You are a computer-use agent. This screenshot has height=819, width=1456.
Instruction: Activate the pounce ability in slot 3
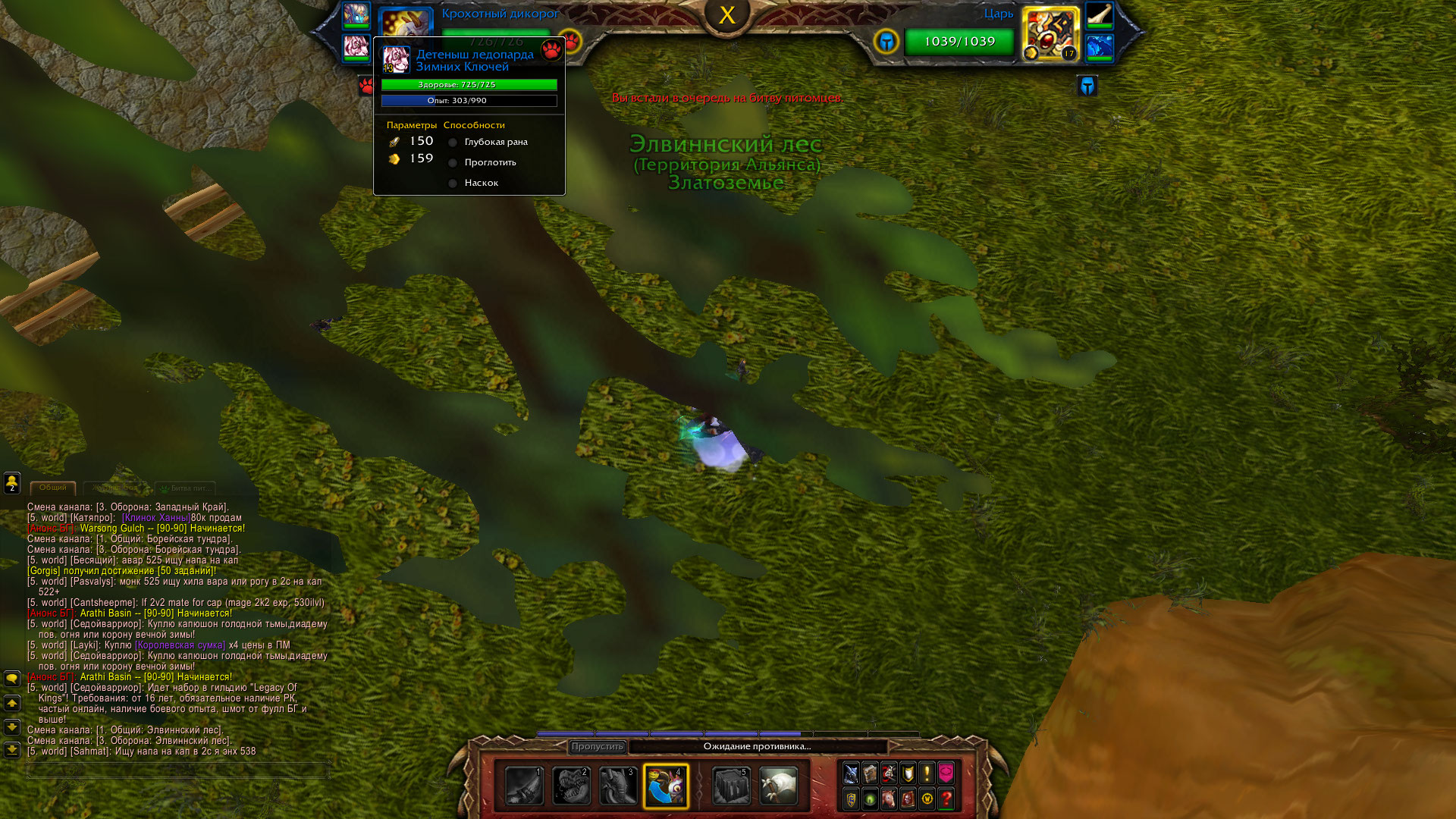point(618,786)
